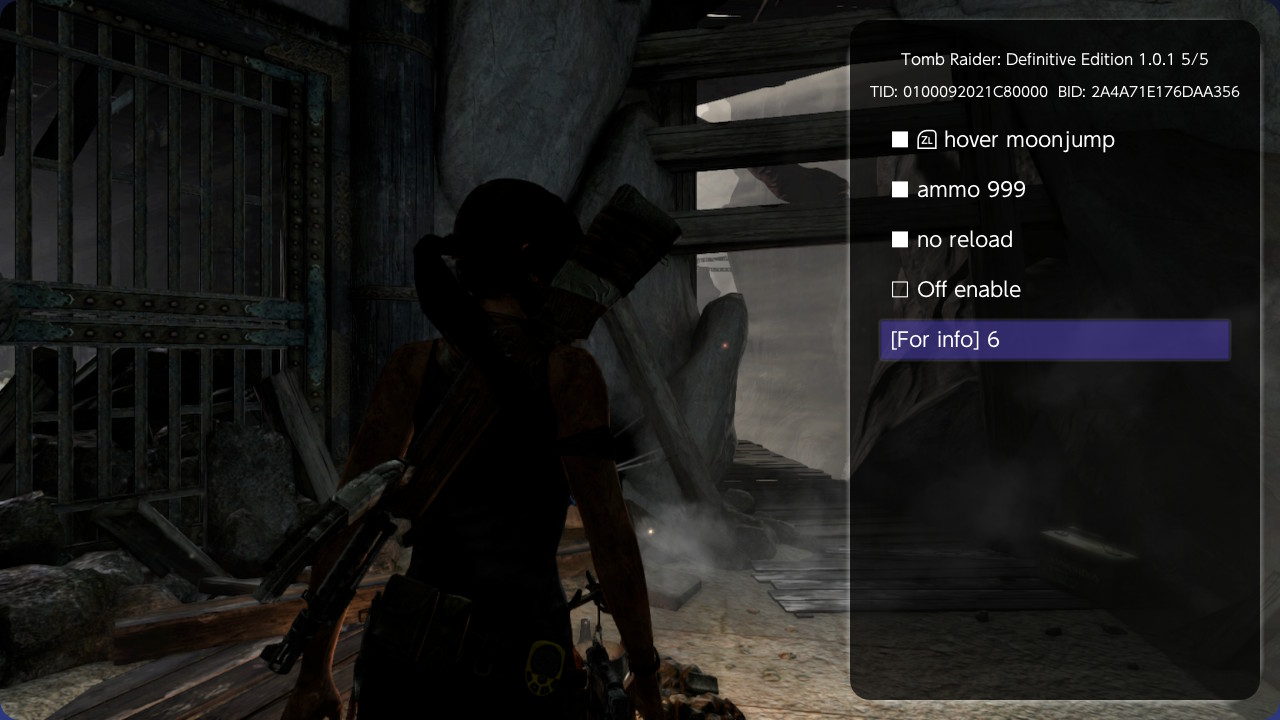This screenshot has width=1280, height=720.
Task: Click the no reload cheat label
Action: tap(964, 239)
